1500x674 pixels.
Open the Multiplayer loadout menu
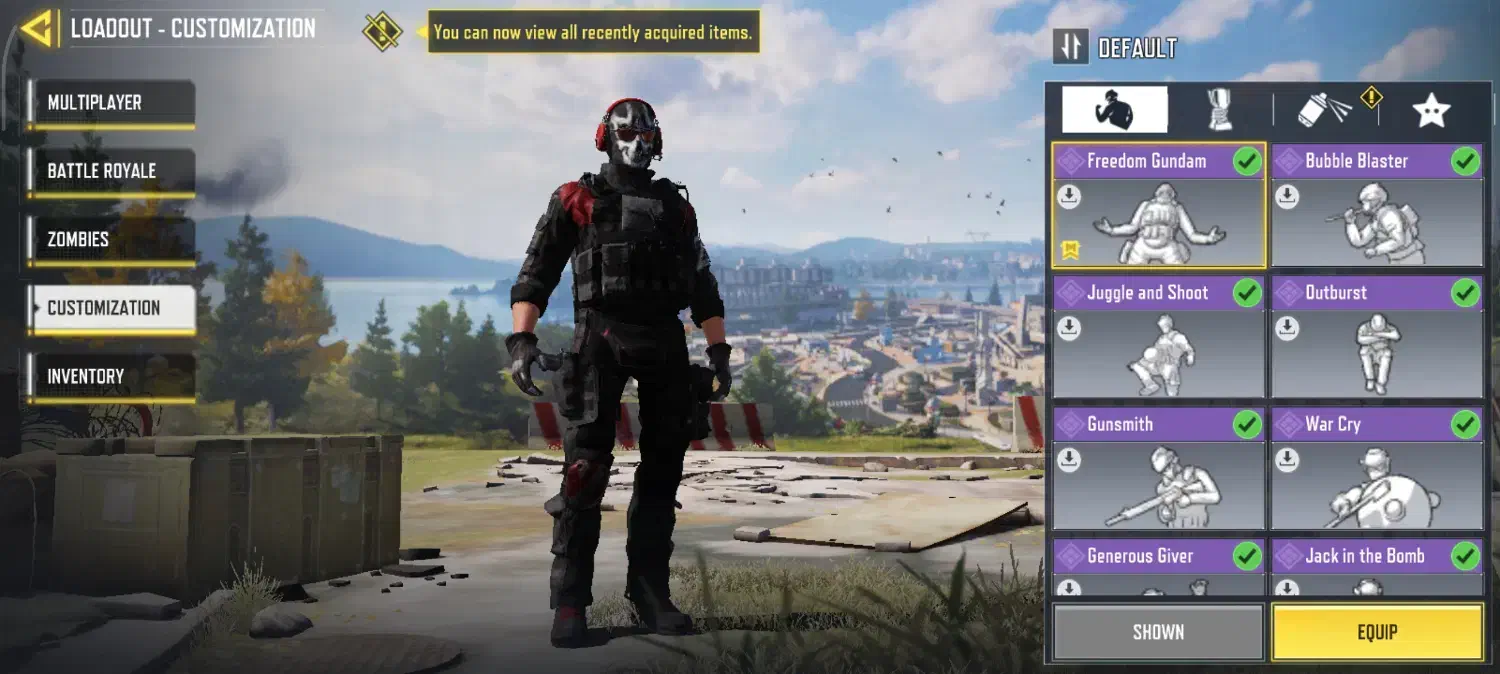click(x=111, y=103)
